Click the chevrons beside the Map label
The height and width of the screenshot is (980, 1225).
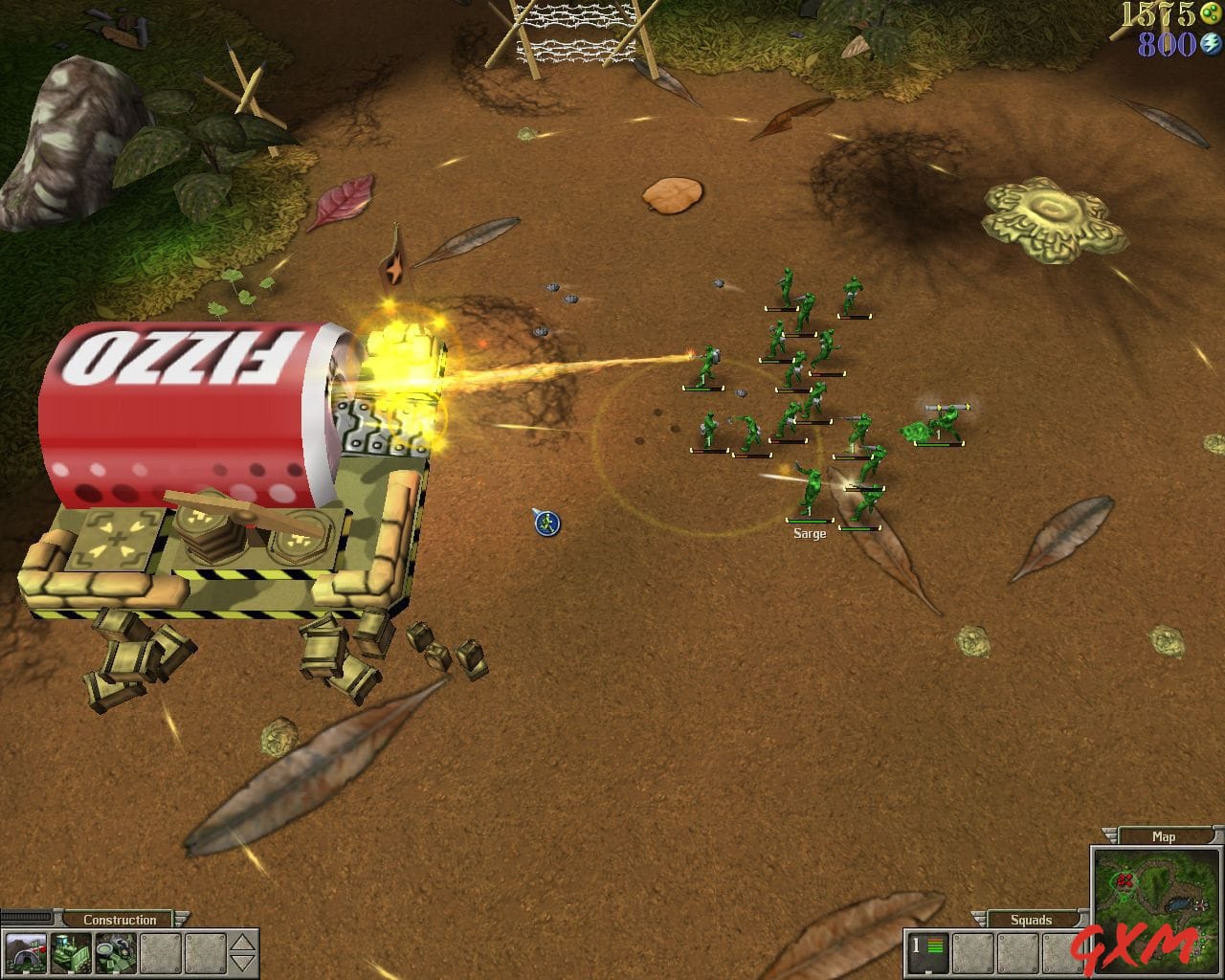pos(1109,835)
